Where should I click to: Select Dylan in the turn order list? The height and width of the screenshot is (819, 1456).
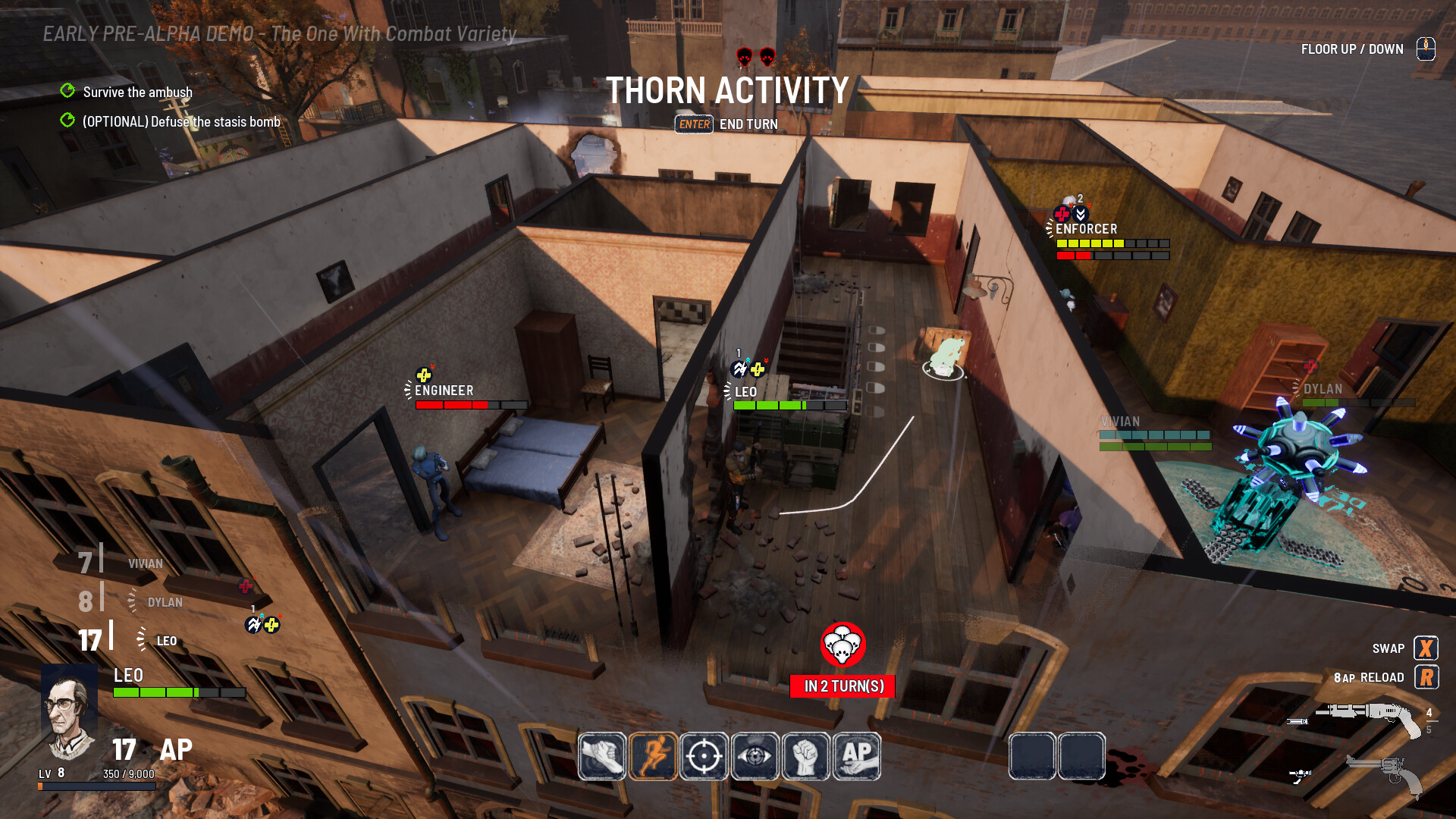[165, 603]
